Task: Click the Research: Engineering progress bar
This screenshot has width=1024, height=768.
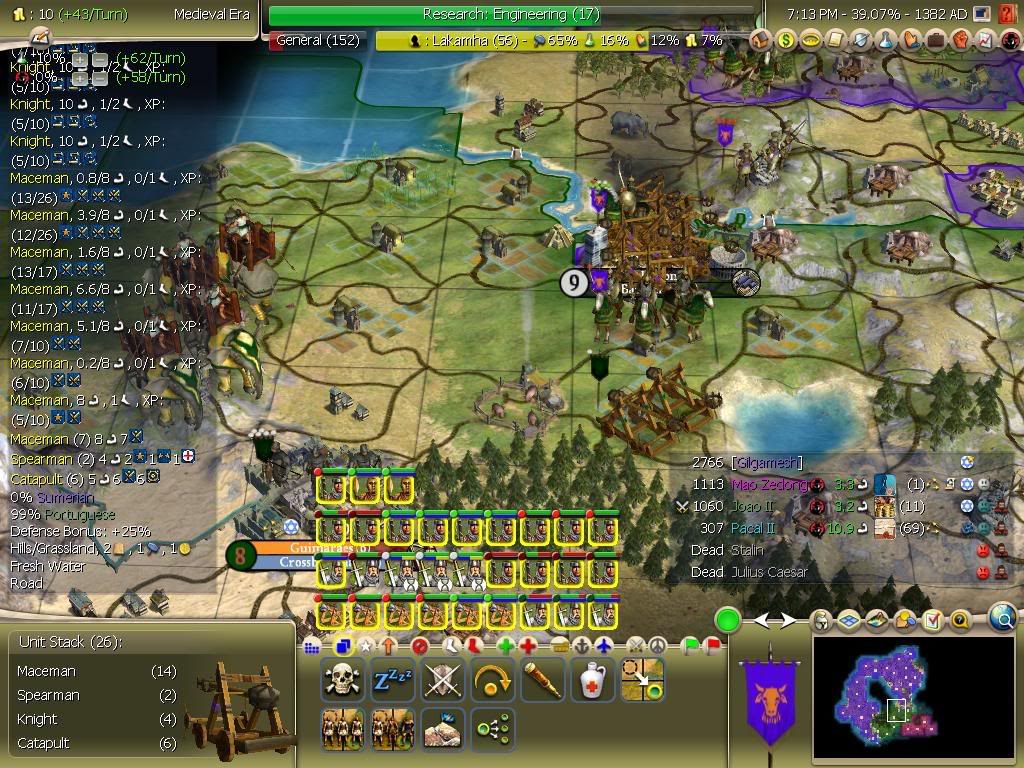Action: [511, 14]
